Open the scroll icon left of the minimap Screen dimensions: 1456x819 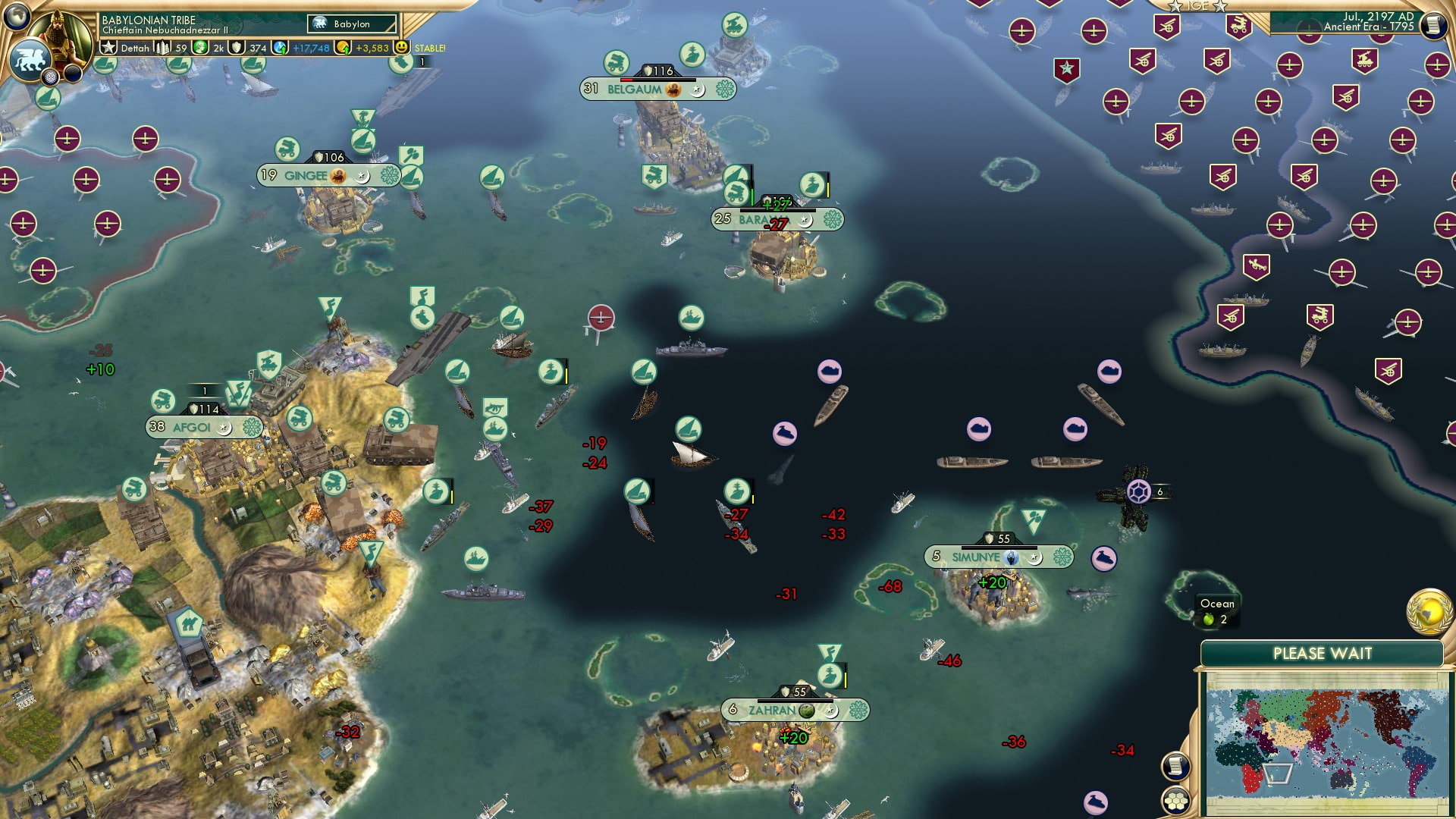[1175, 767]
